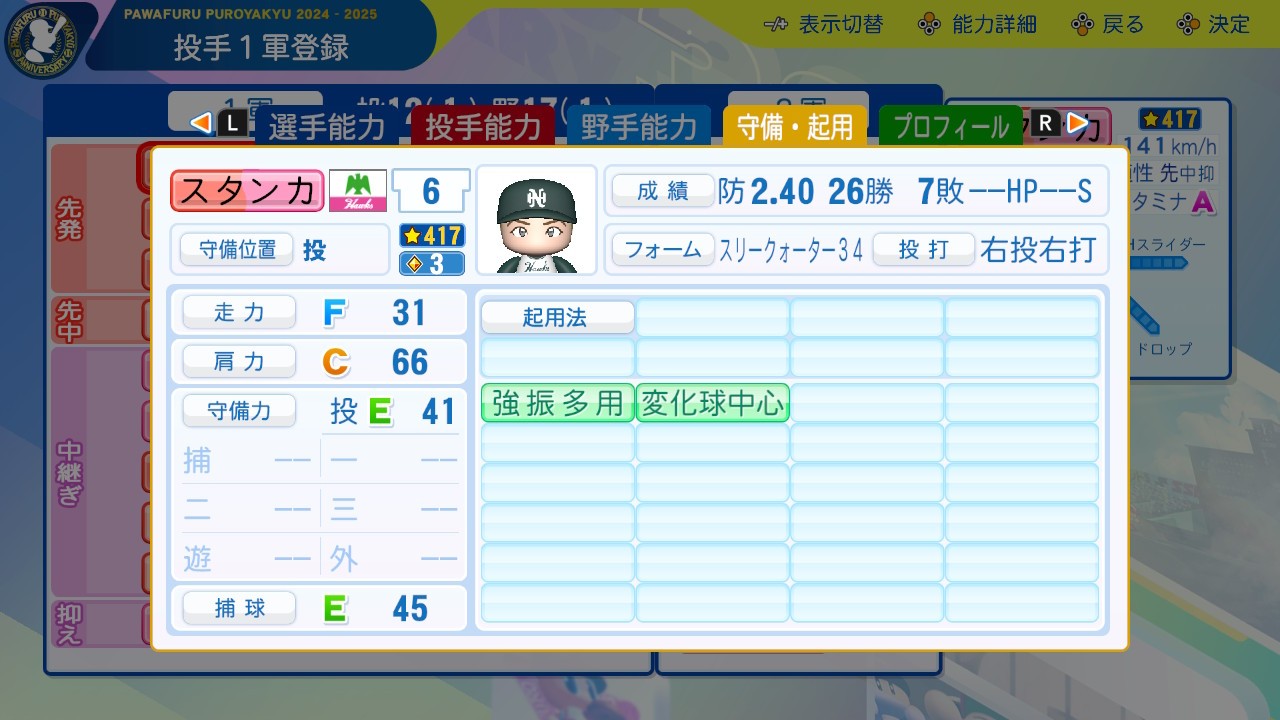Click the フォーム pitching form label
This screenshot has width=1280, height=720.
click(663, 251)
